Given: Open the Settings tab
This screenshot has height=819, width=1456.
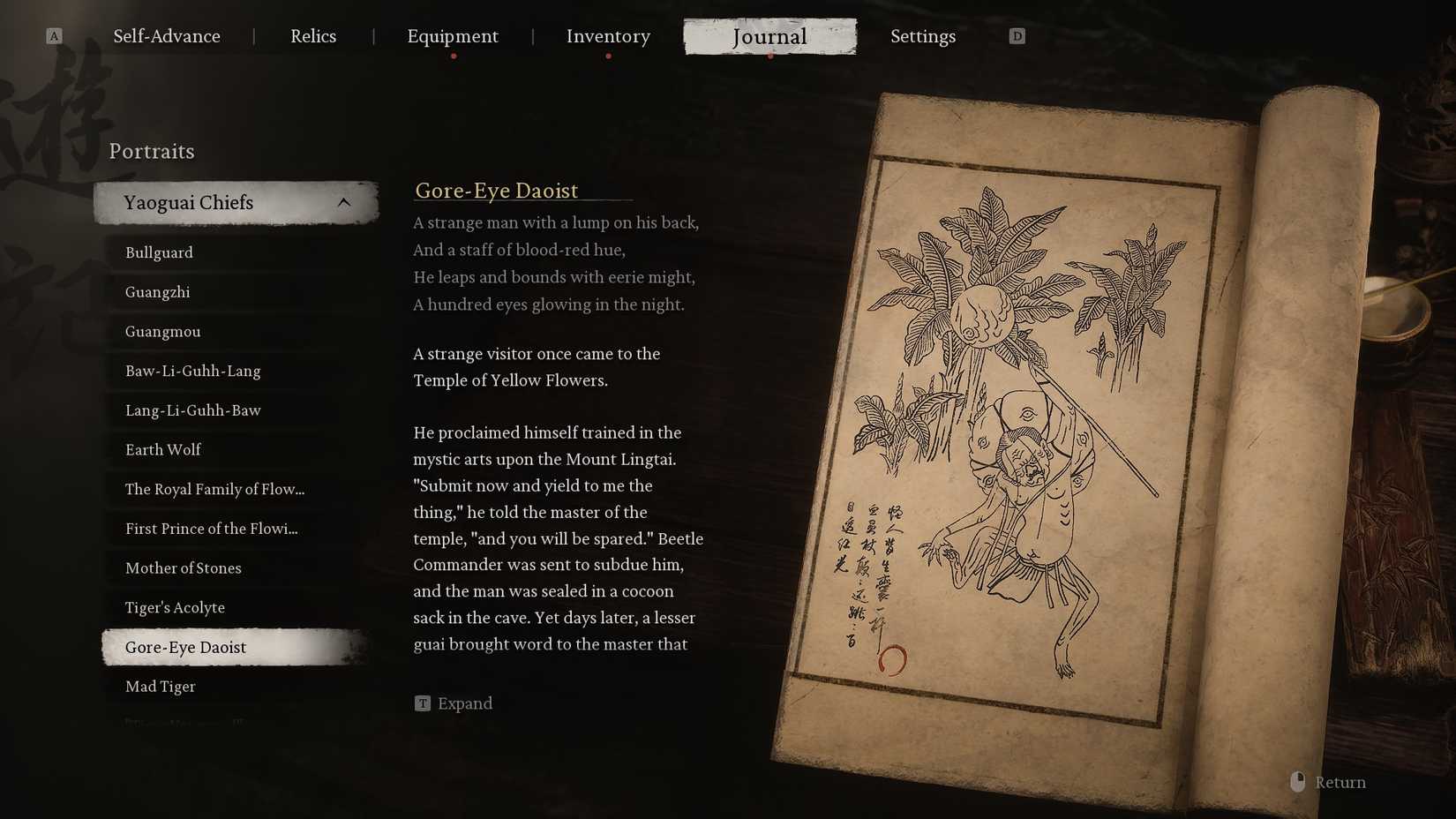Looking at the screenshot, I should [923, 36].
